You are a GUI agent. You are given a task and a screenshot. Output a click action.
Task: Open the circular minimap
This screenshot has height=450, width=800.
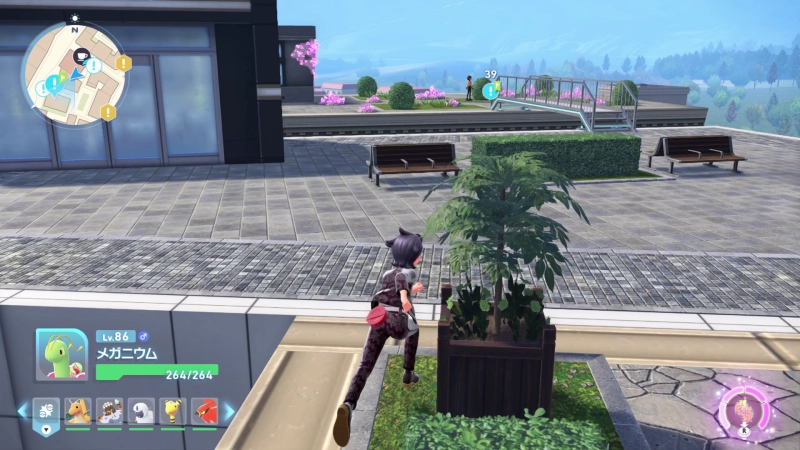pos(76,73)
